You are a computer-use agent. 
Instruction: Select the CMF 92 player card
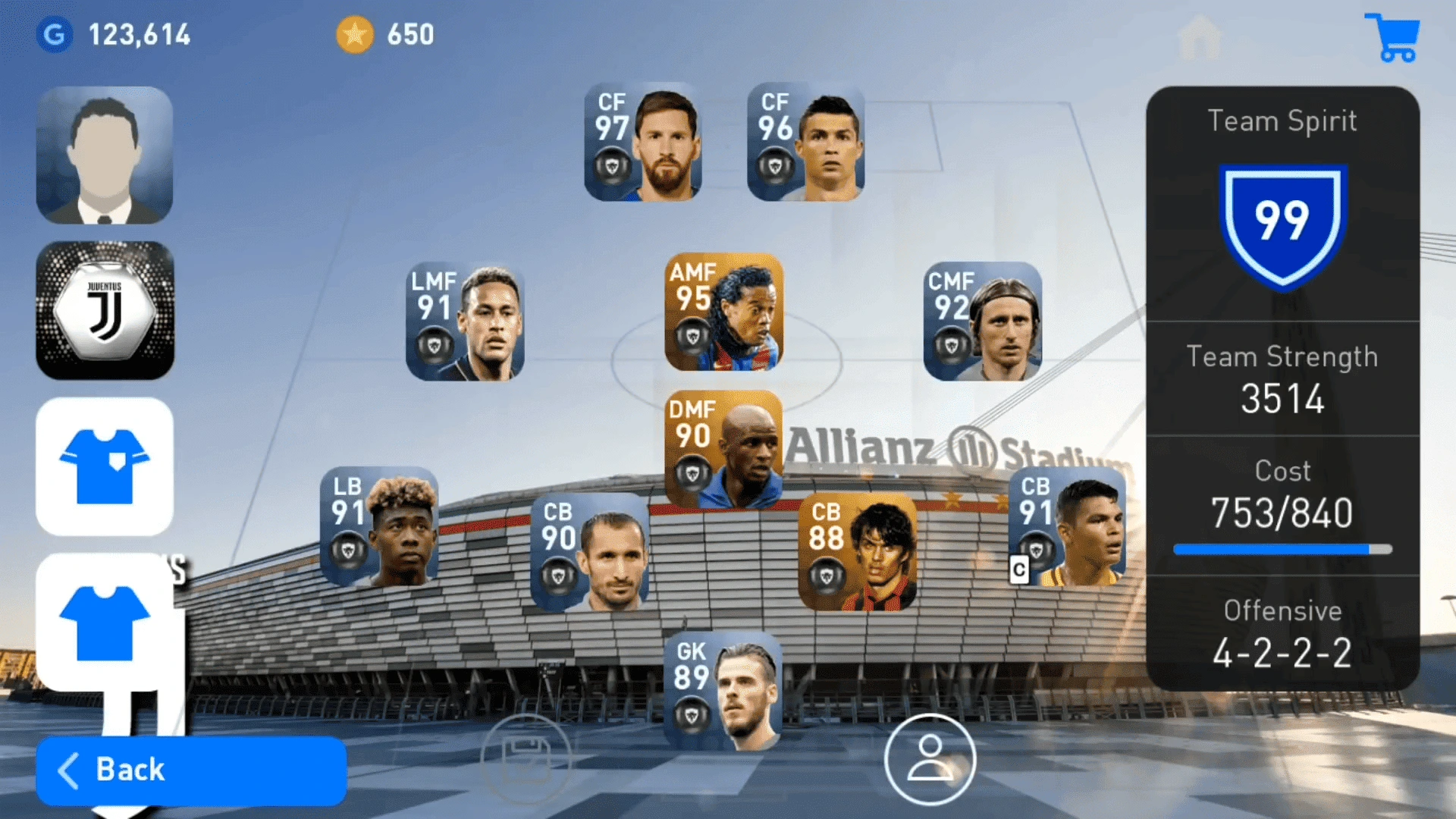pyautogui.click(x=982, y=322)
